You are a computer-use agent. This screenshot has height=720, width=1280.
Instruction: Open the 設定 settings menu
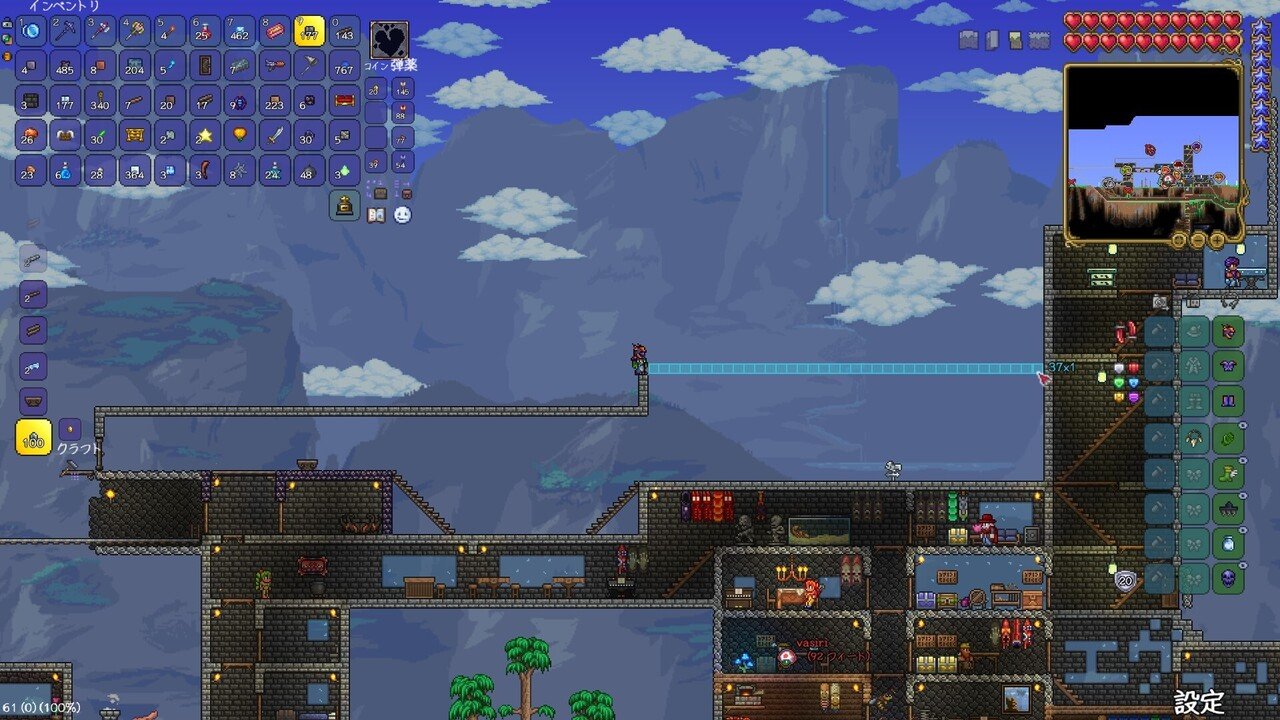click(1198, 700)
